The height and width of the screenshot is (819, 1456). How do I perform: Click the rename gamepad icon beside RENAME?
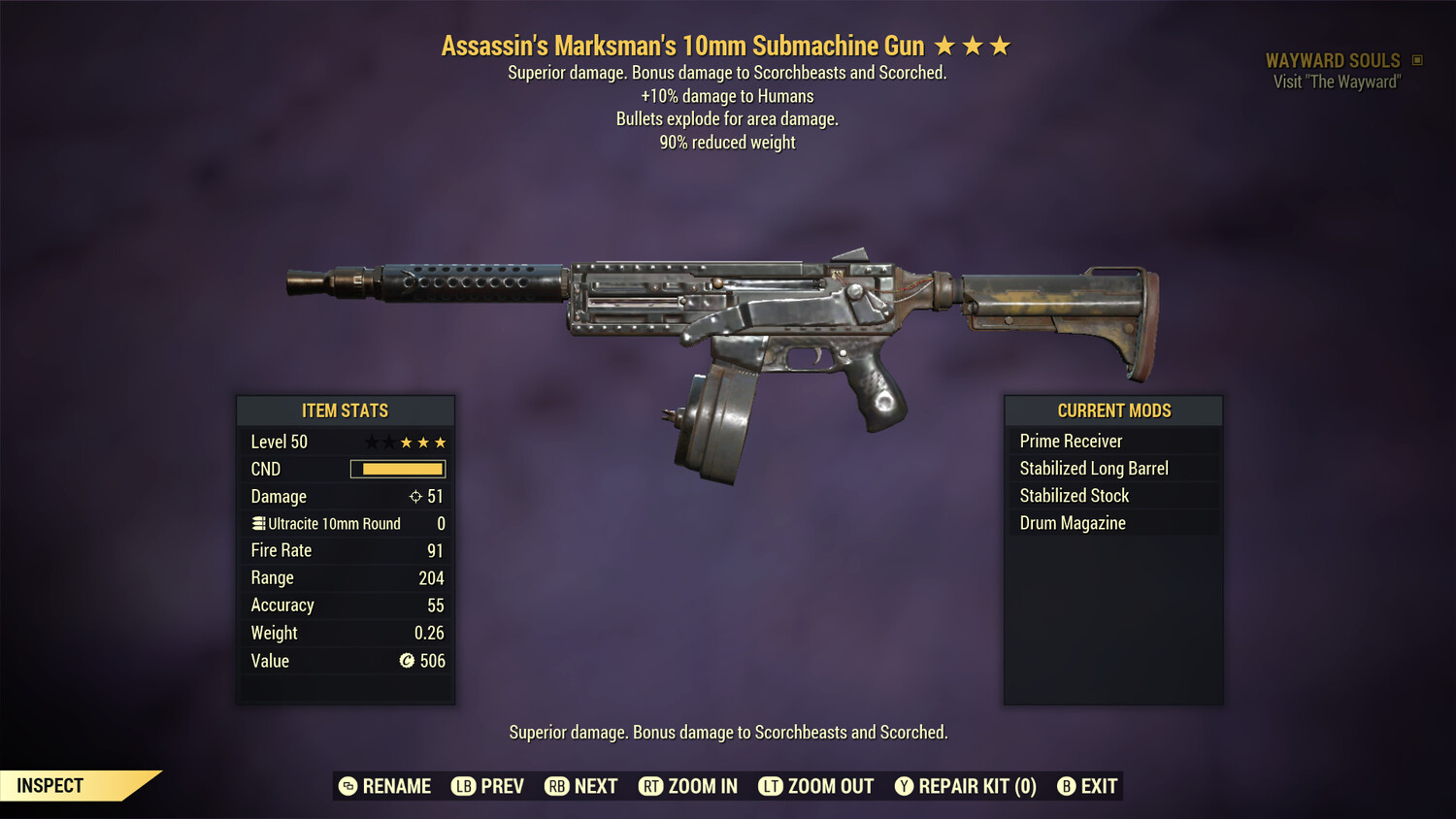346,786
